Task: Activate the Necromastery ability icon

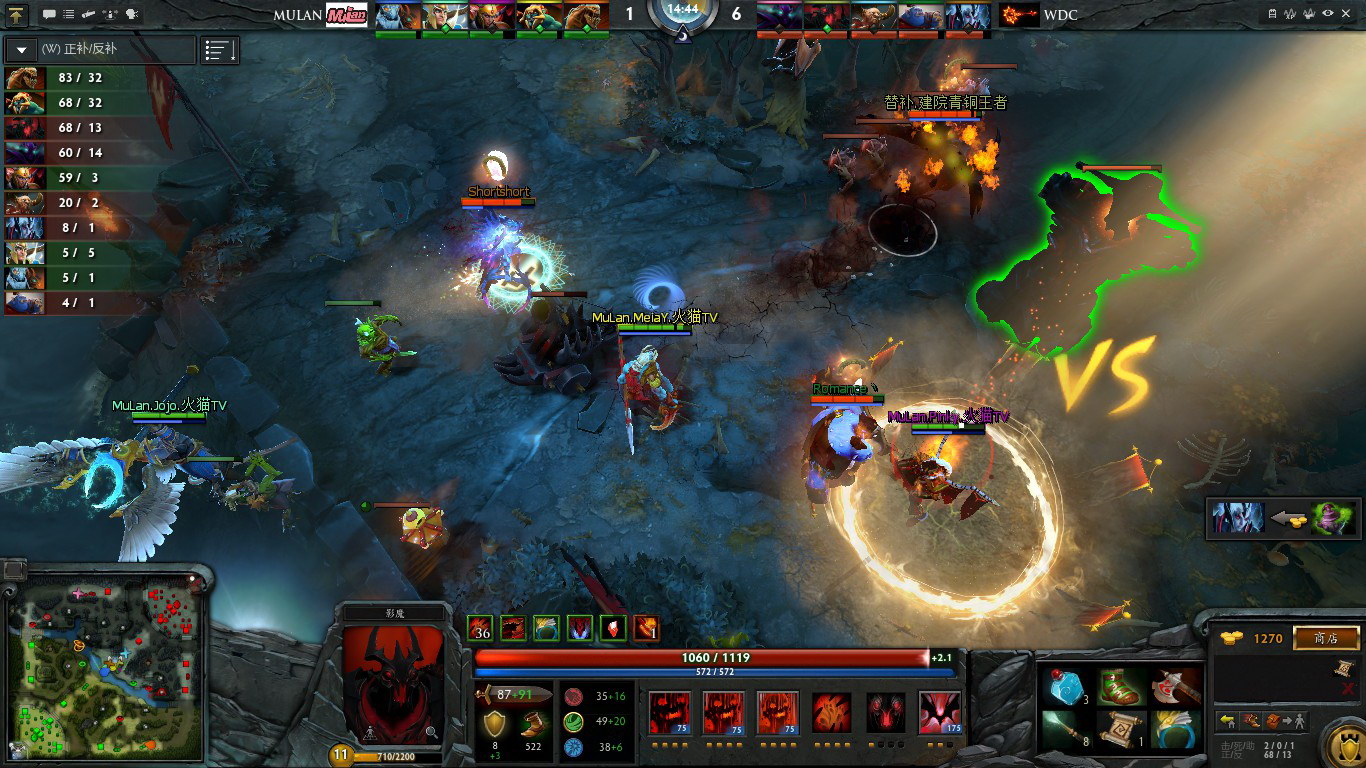Action: pyautogui.click(x=831, y=712)
